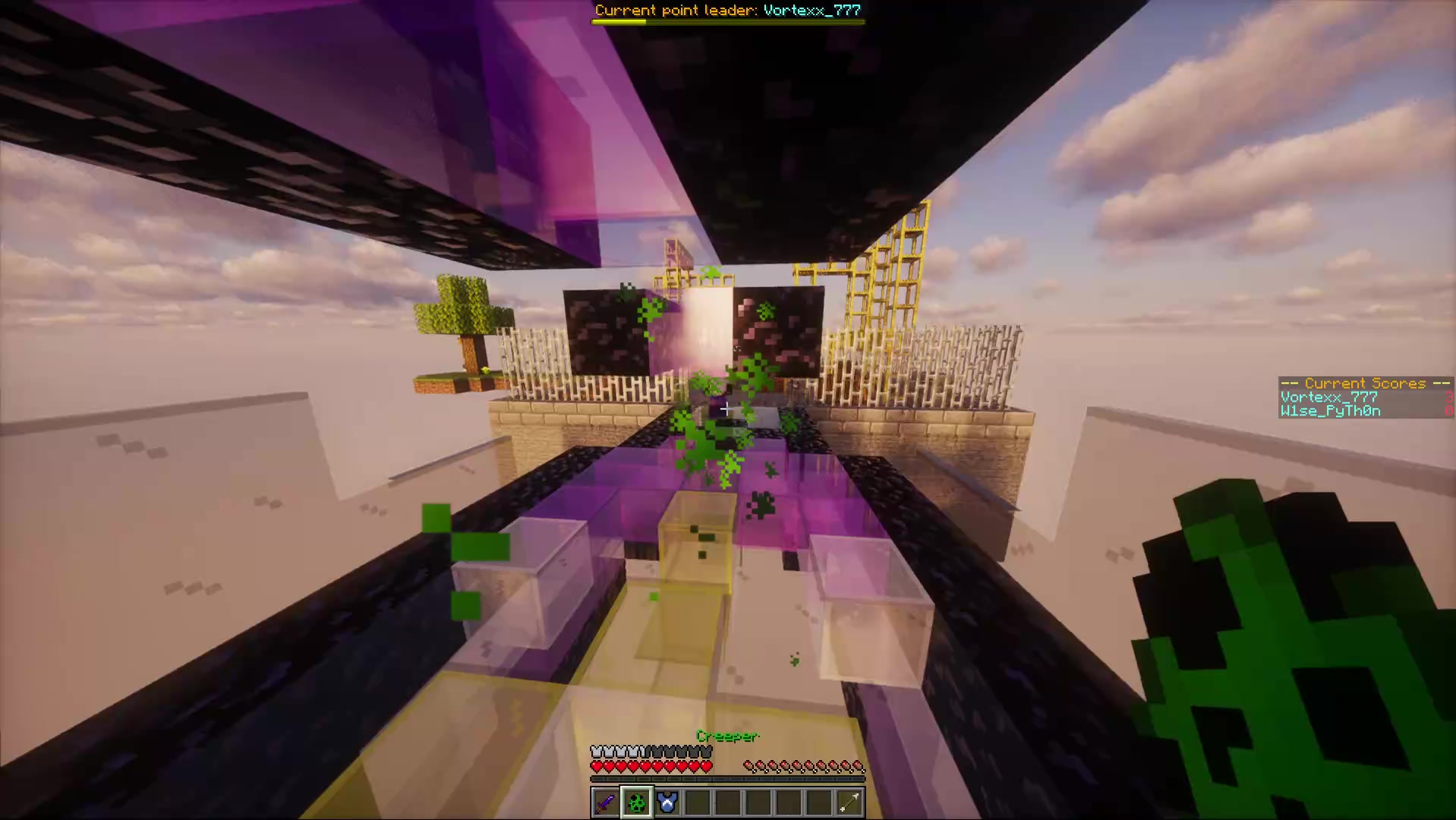Click the crosshair at the center of the screen
Image resolution: width=1456 pixels, height=820 pixels.
tap(726, 409)
